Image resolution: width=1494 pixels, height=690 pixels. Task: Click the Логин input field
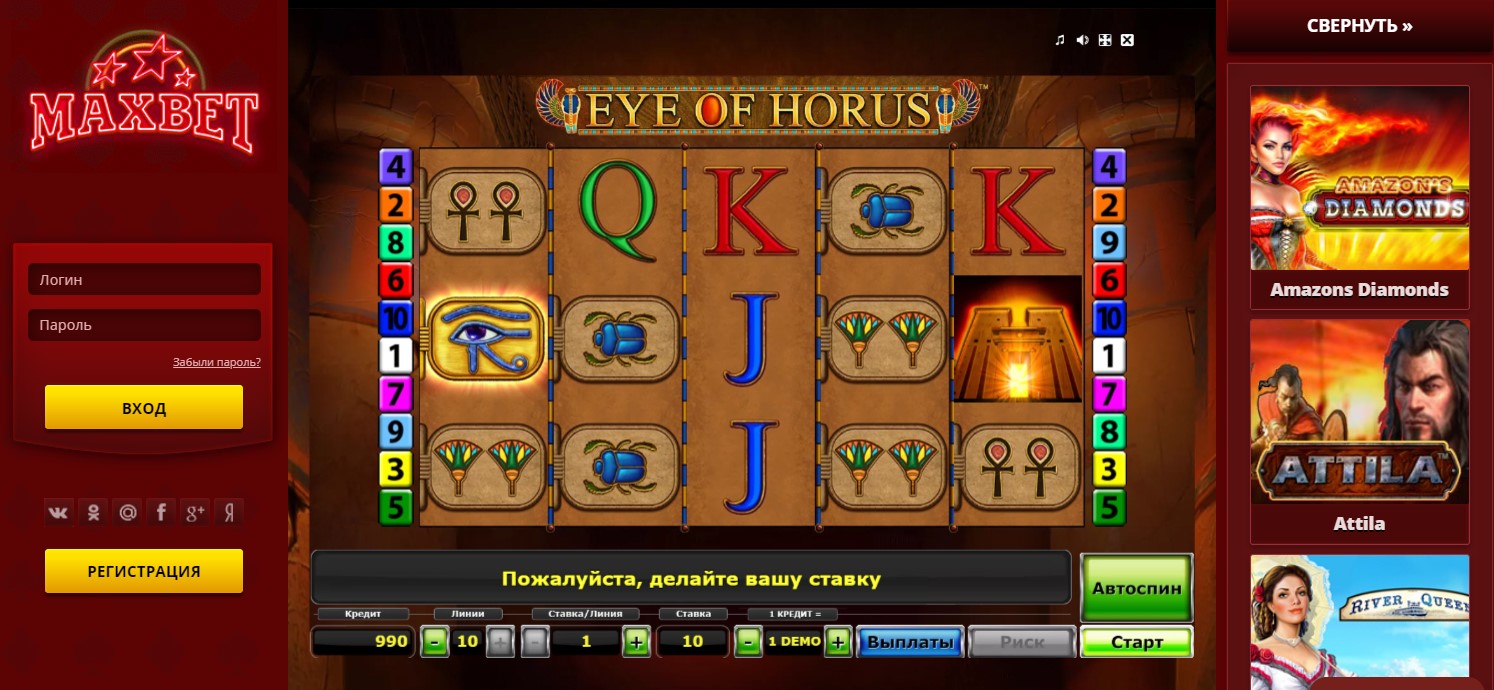(x=144, y=280)
